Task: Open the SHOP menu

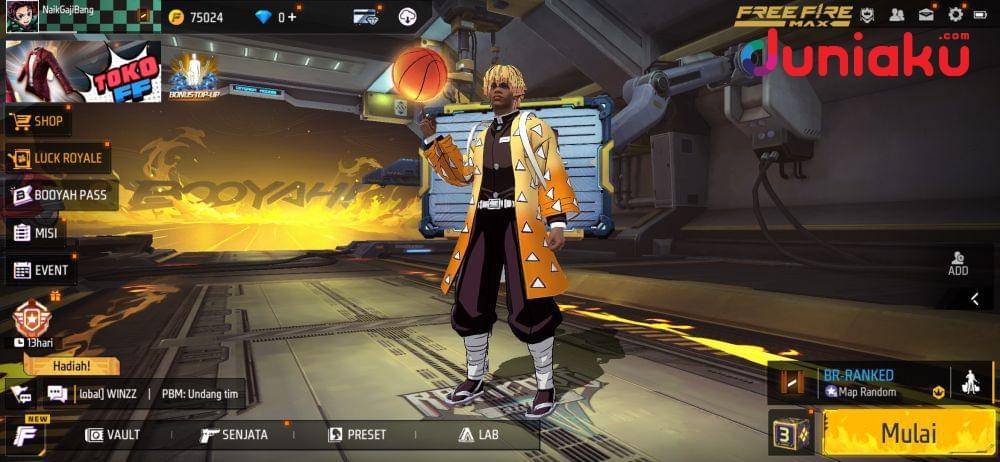Action: pos(39,122)
